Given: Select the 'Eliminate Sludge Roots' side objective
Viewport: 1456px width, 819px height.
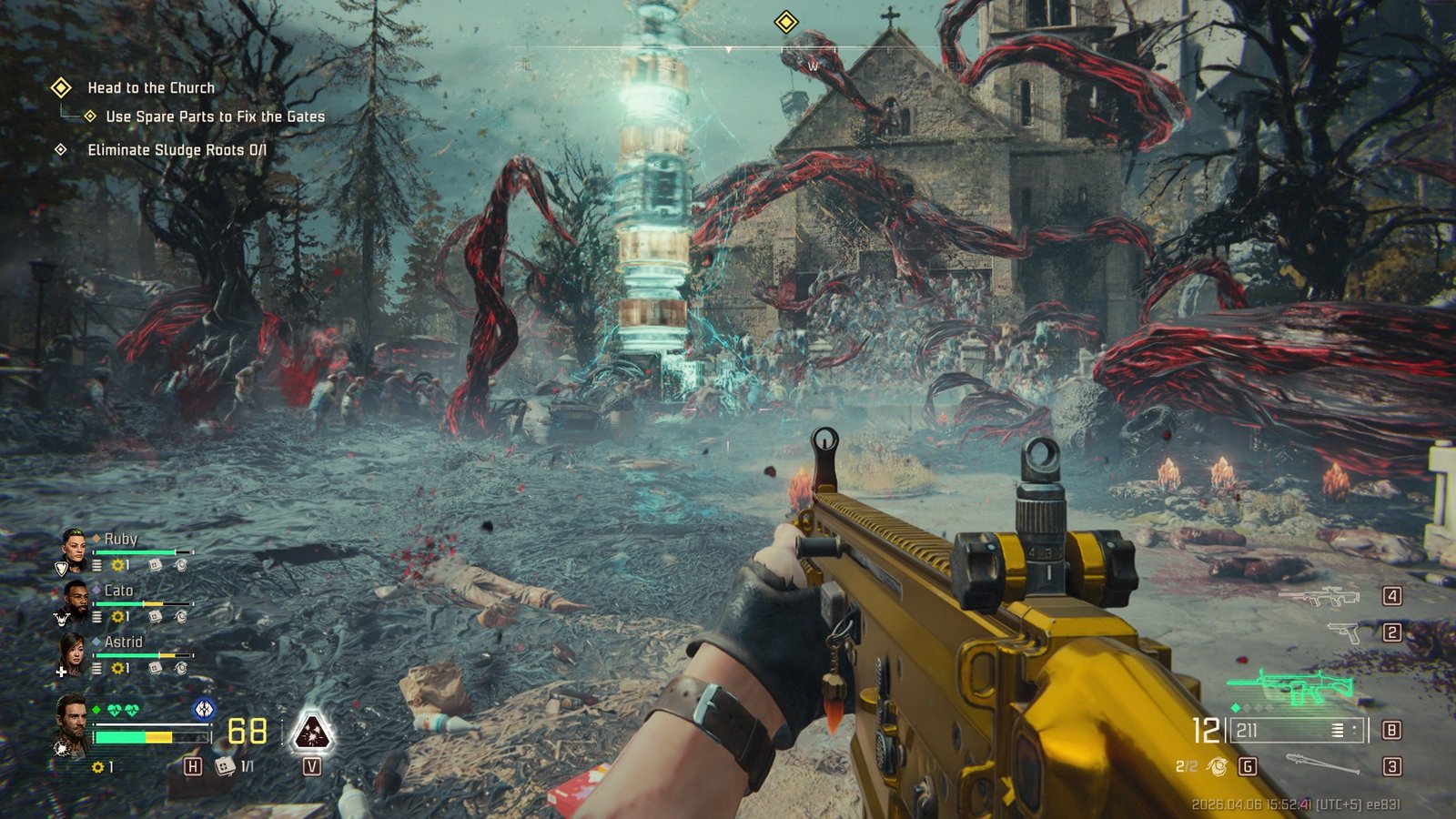Looking at the screenshot, I should 177,150.
